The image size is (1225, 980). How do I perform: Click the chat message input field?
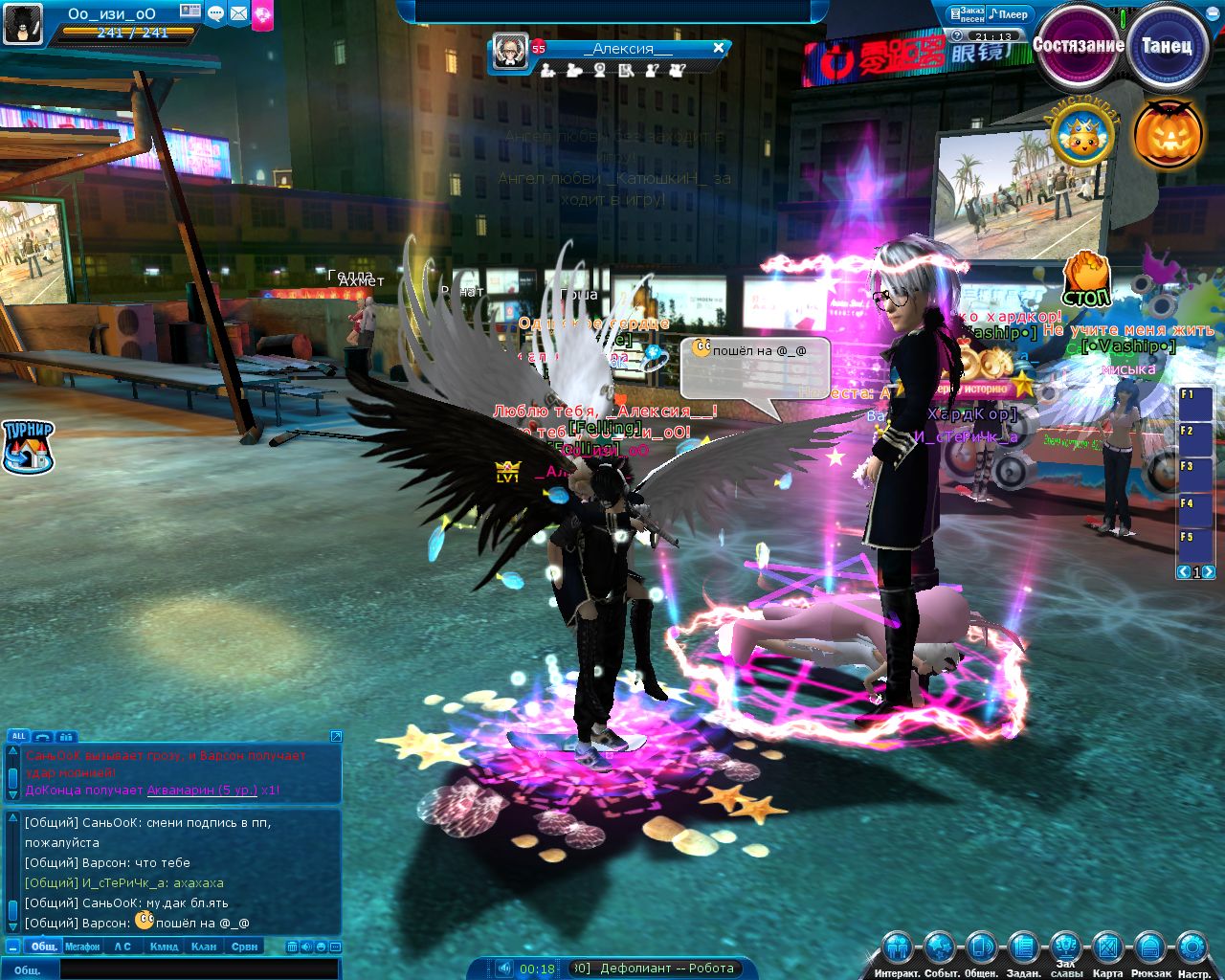tap(199, 969)
